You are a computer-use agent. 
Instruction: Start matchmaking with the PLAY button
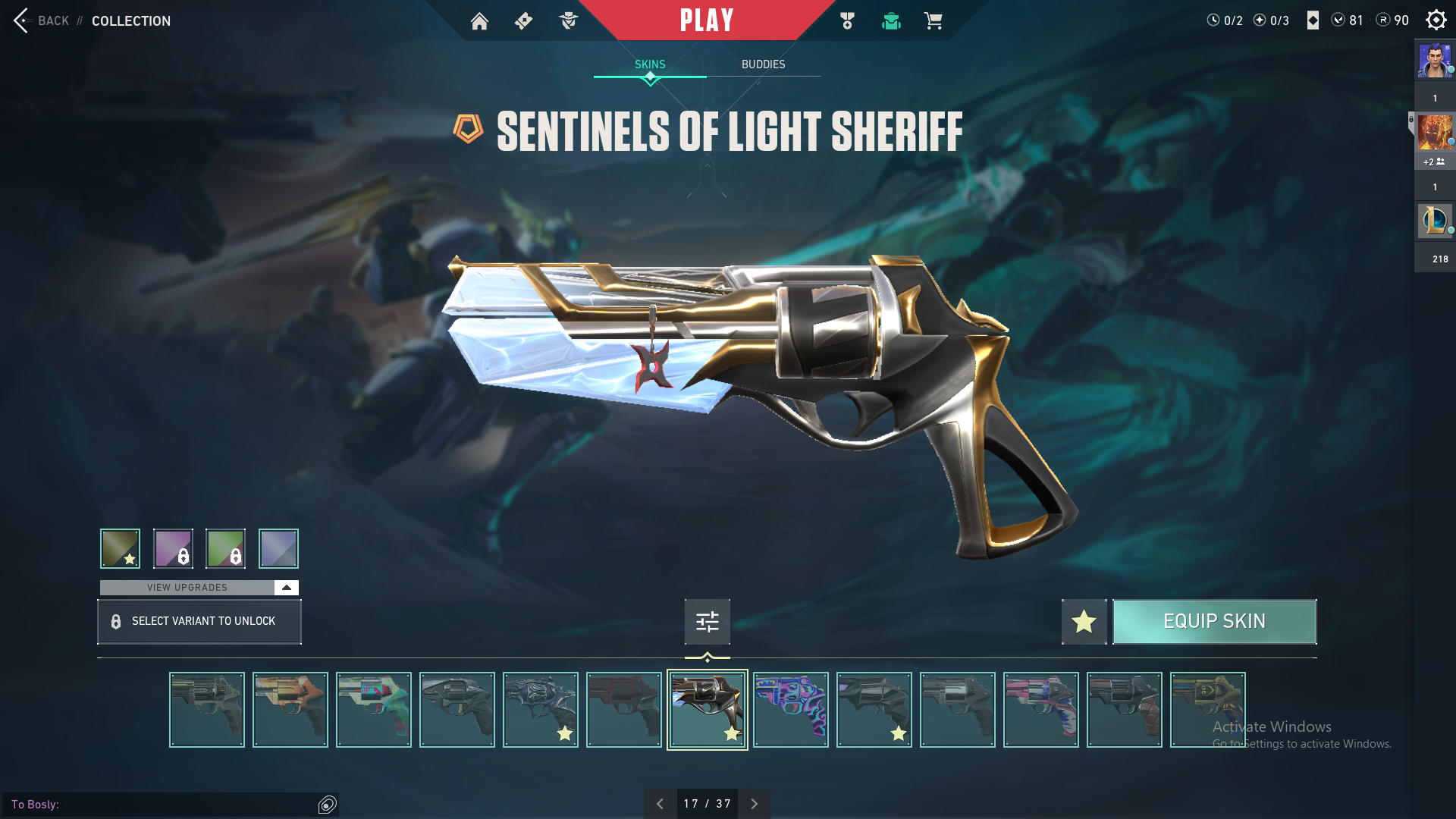tap(706, 20)
